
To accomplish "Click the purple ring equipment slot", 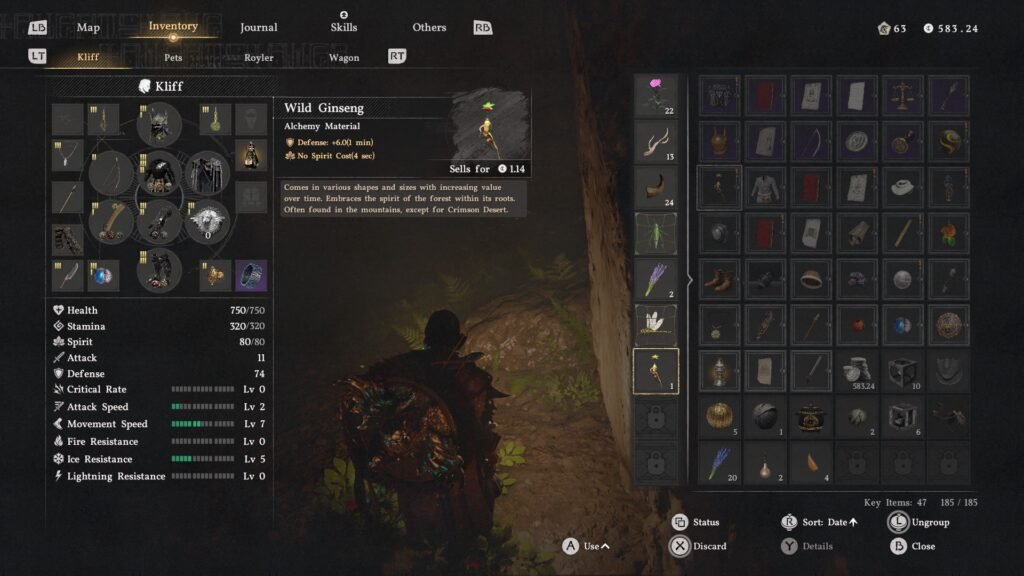I will [x=251, y=274].
